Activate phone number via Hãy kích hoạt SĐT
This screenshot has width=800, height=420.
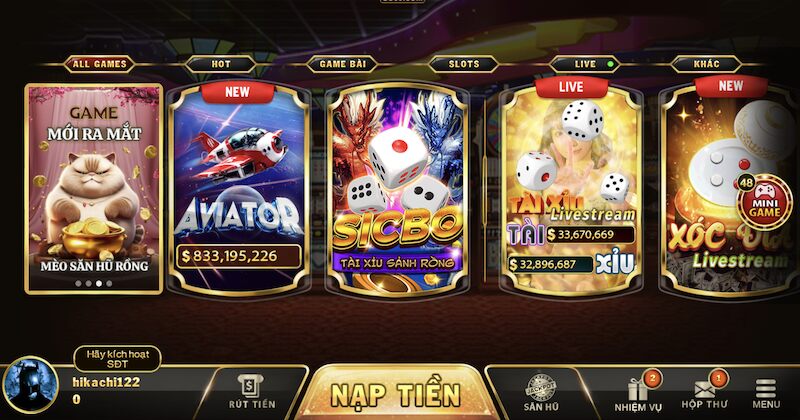[x=117, y=359]
